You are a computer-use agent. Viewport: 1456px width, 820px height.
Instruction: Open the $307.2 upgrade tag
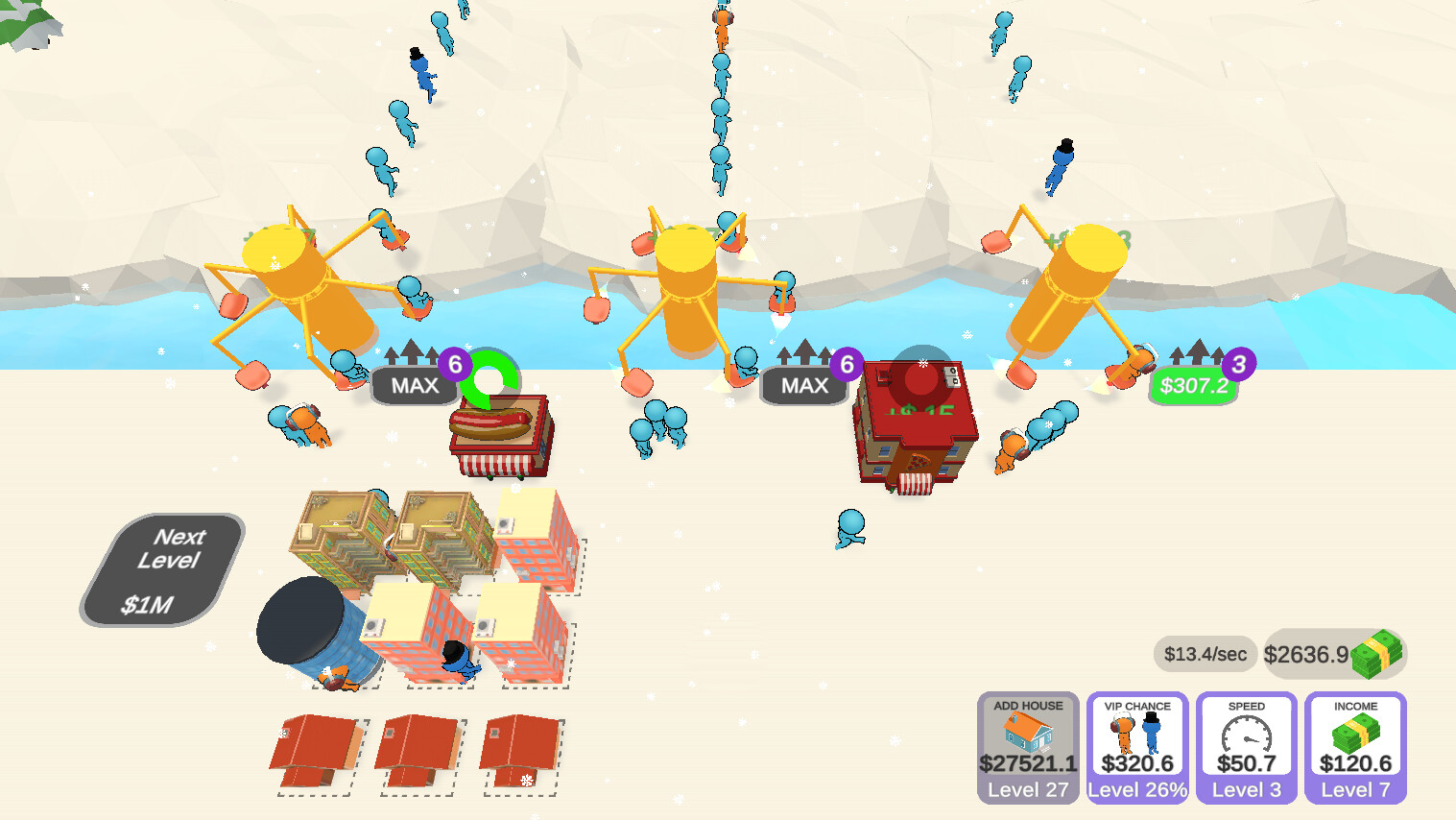click(1193, 388)
